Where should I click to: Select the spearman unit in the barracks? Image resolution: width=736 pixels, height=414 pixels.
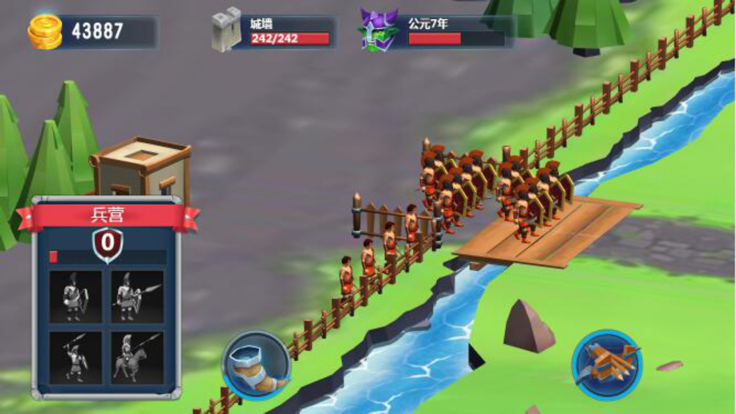(x=136, y=297)
